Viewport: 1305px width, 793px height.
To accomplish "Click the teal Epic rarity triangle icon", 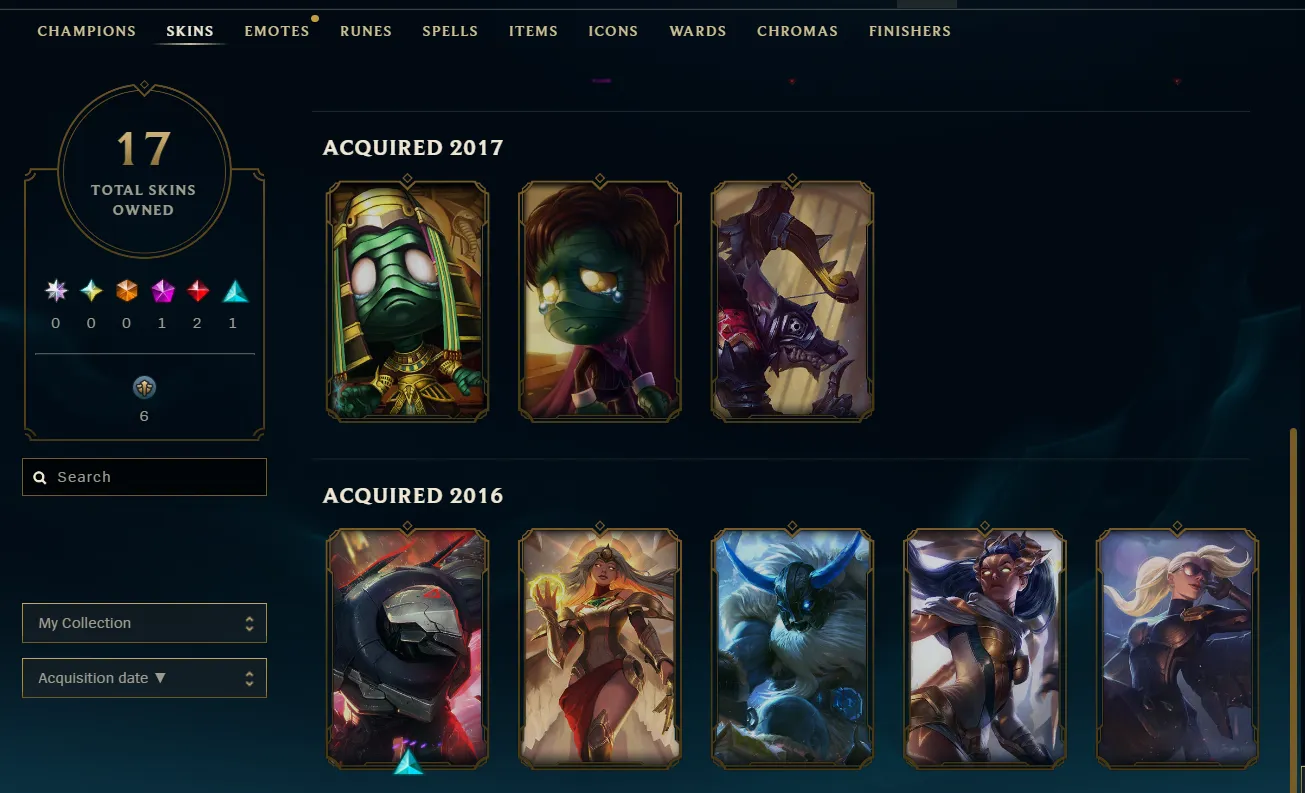I will click(x=232, y=291).
